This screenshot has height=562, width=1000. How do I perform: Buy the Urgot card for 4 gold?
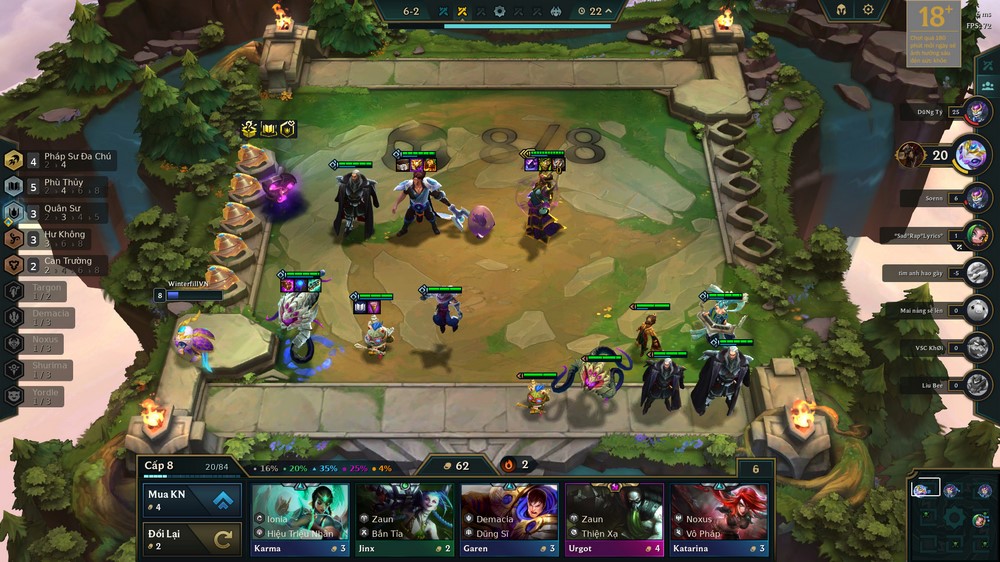(x=614, y=518)
